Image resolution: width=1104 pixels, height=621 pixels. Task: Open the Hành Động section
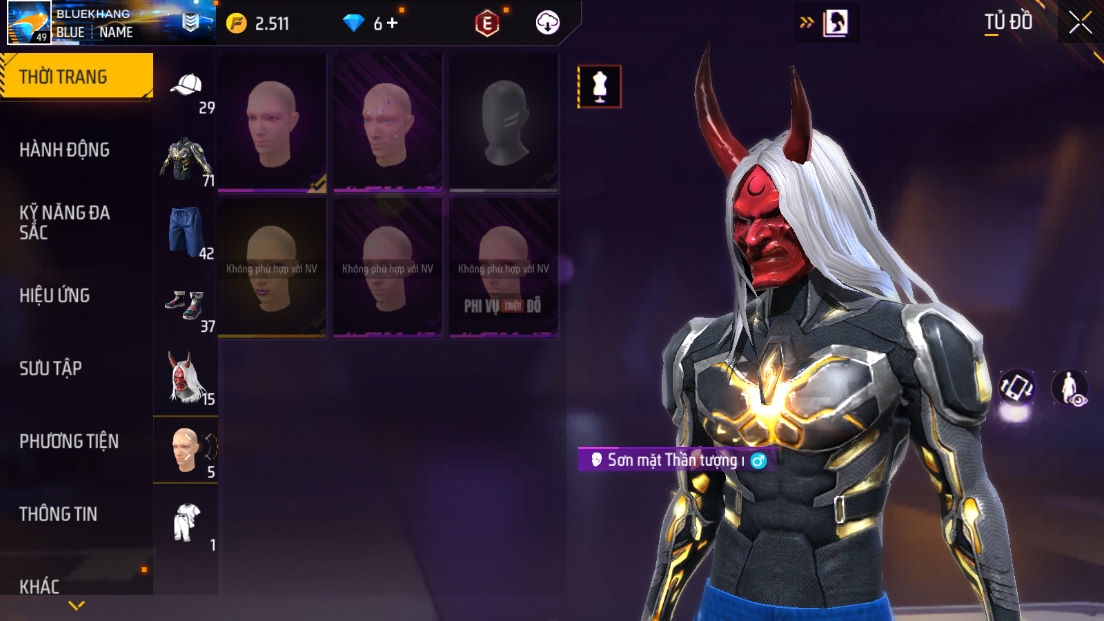pos(65,150)
